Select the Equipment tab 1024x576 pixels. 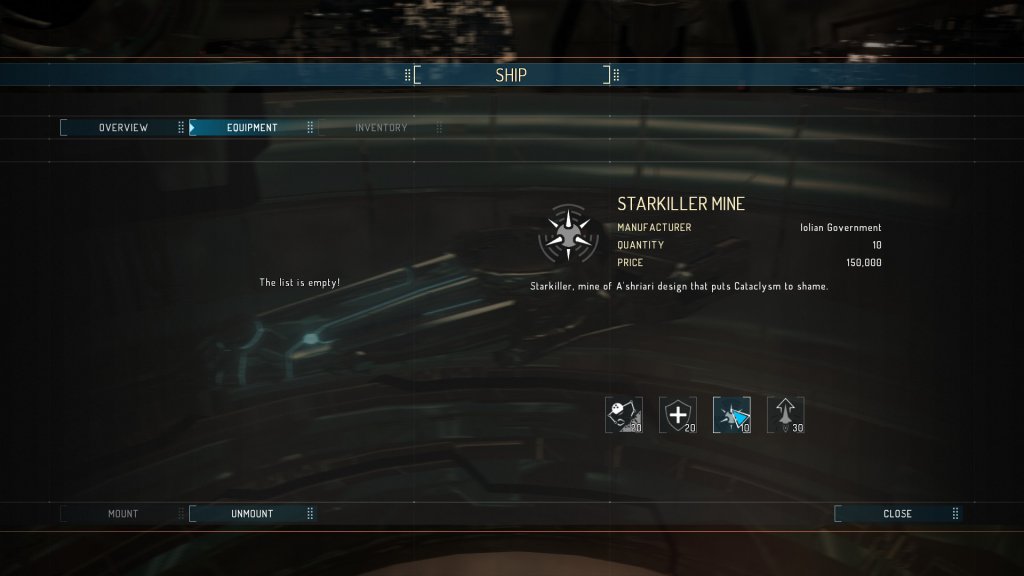click(251, 128)
